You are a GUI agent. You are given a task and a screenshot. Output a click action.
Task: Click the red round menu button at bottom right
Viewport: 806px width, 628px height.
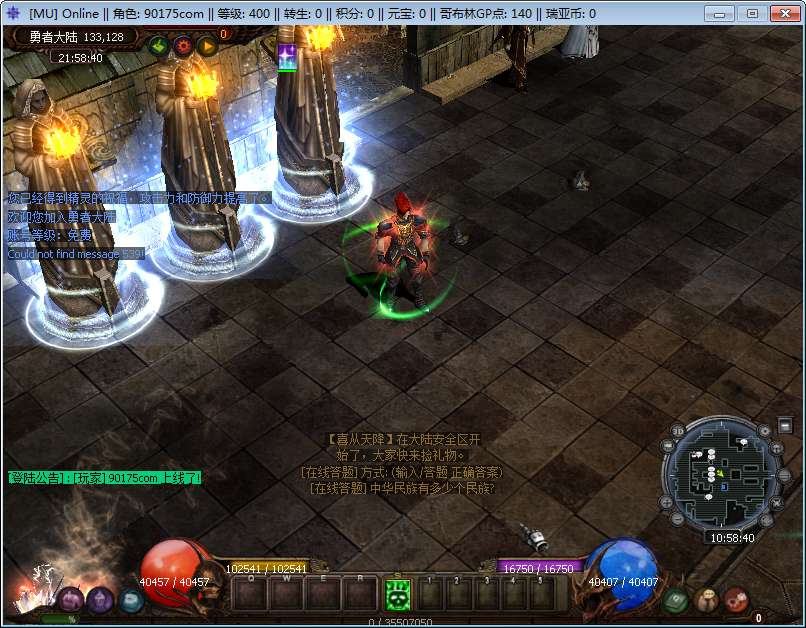pyautogui.click(x=736, y=600)
